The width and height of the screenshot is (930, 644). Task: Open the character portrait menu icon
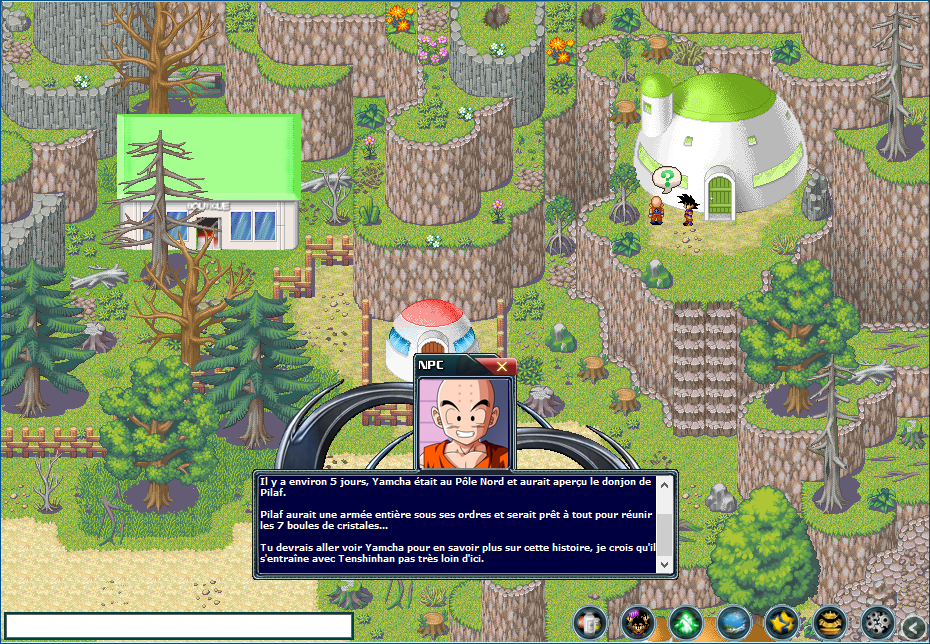click(x=636, y=623)
